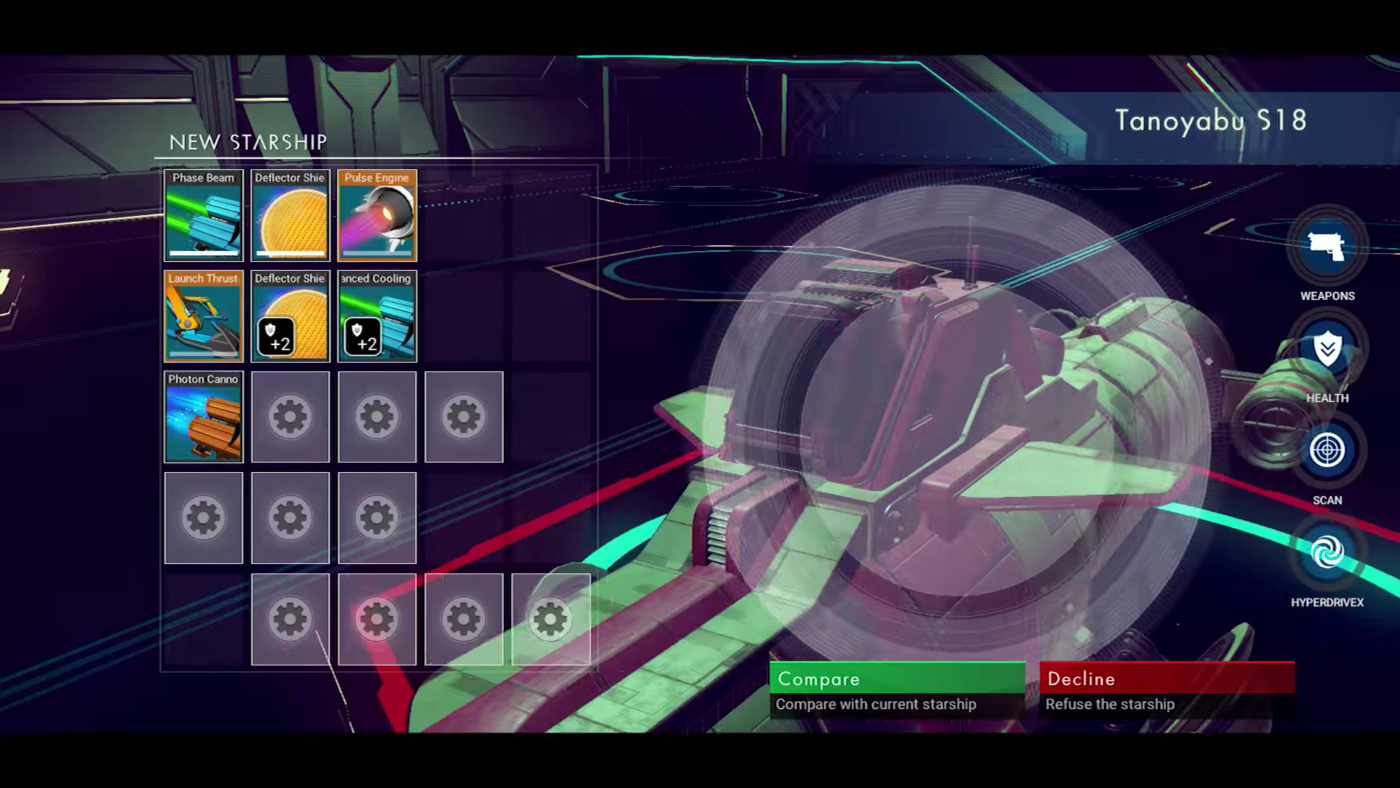Screen dimensions: 1400x788
Task: Select the first Deflector Shield module
Action: [290, 215]
